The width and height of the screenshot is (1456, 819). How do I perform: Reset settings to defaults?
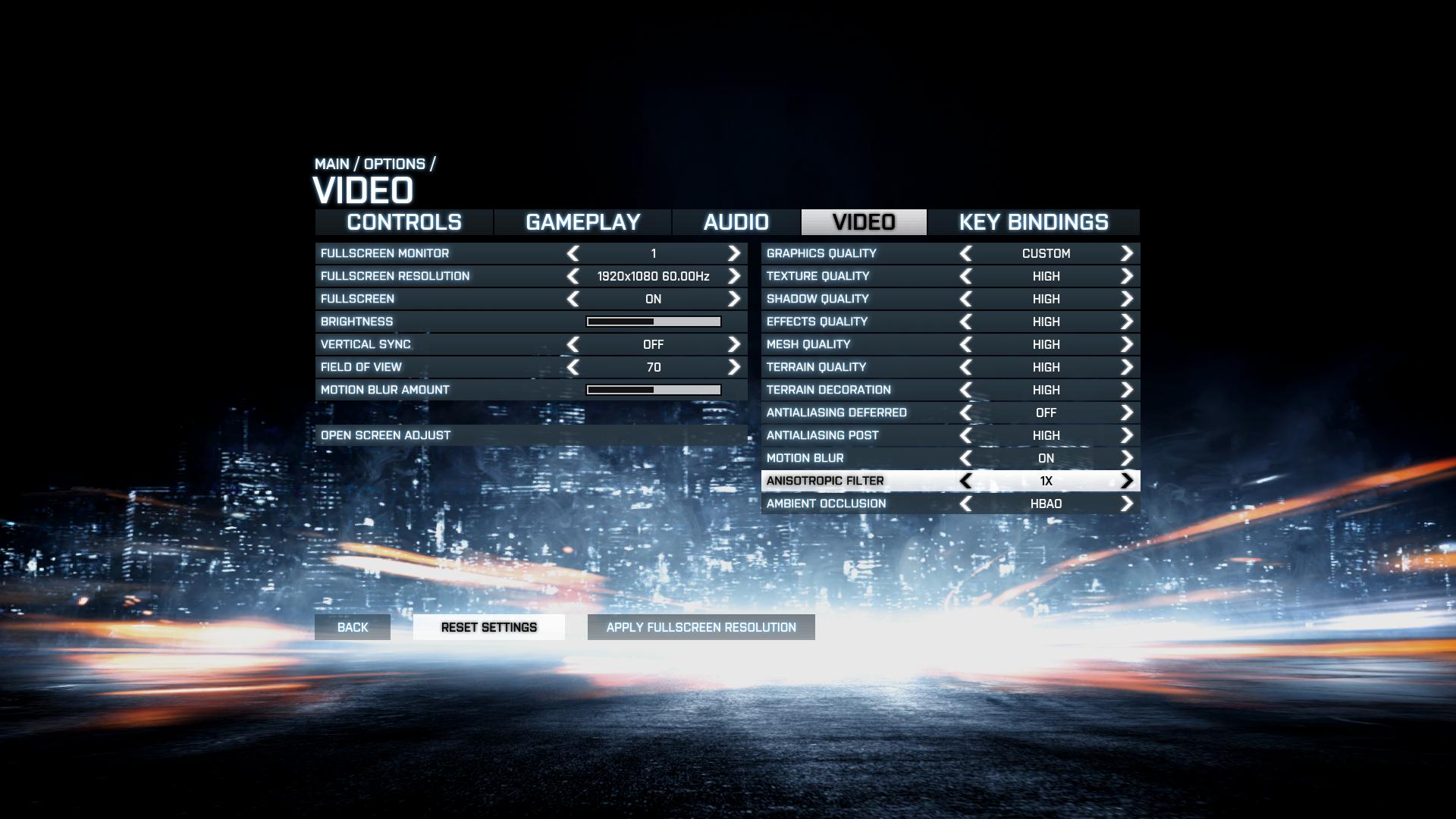(x=489, y=627)
